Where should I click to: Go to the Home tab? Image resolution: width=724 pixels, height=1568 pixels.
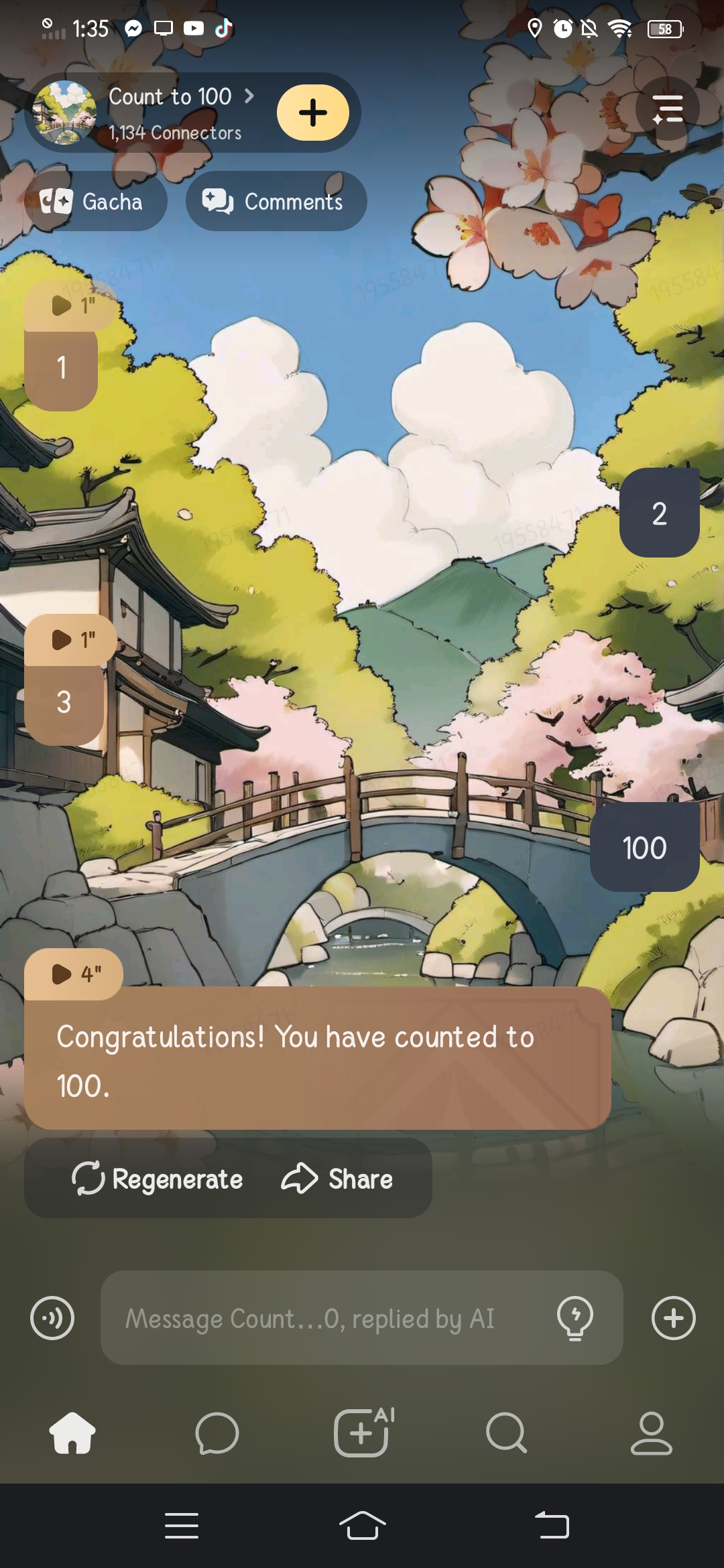point(72,1433)
